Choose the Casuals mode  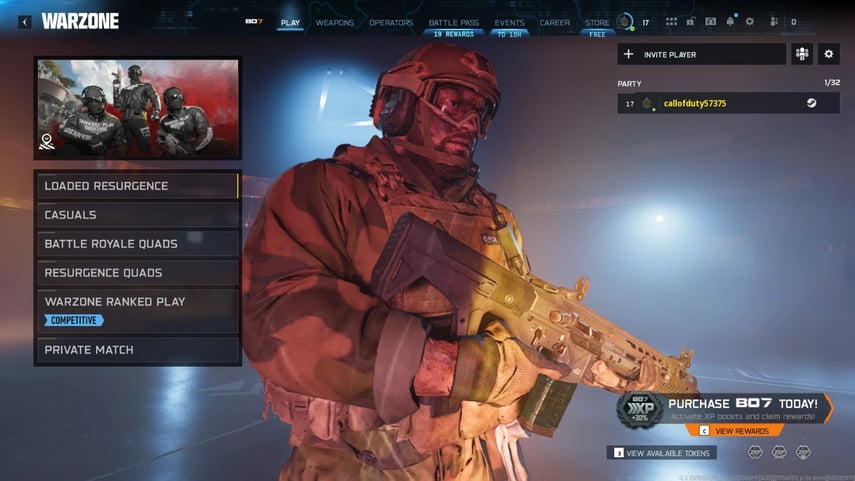tap(138, 215)
